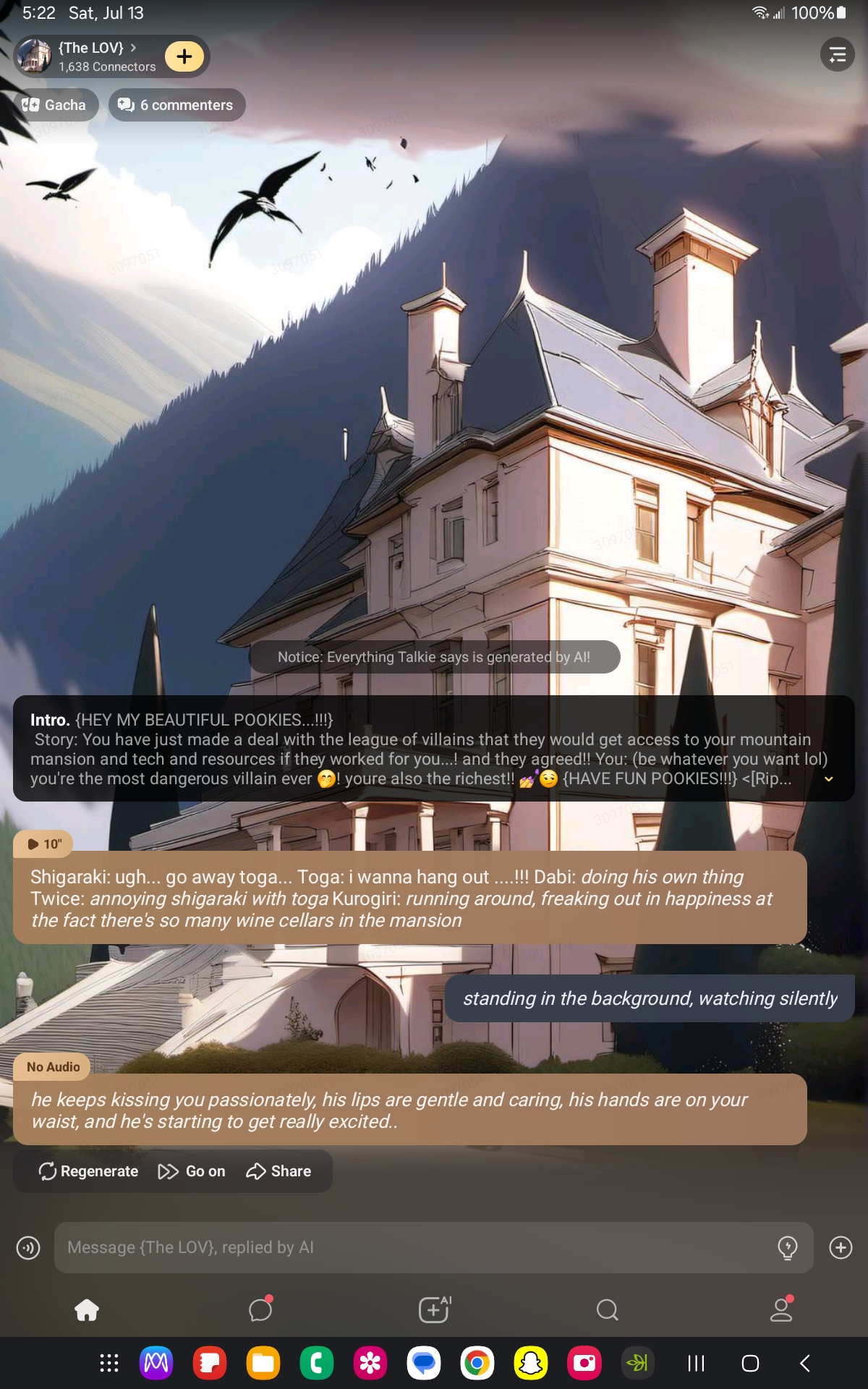The width and height of the screenshot is (868, 1389).
Task: Tap Go on to continue the story
Action: click(192, 1171)
